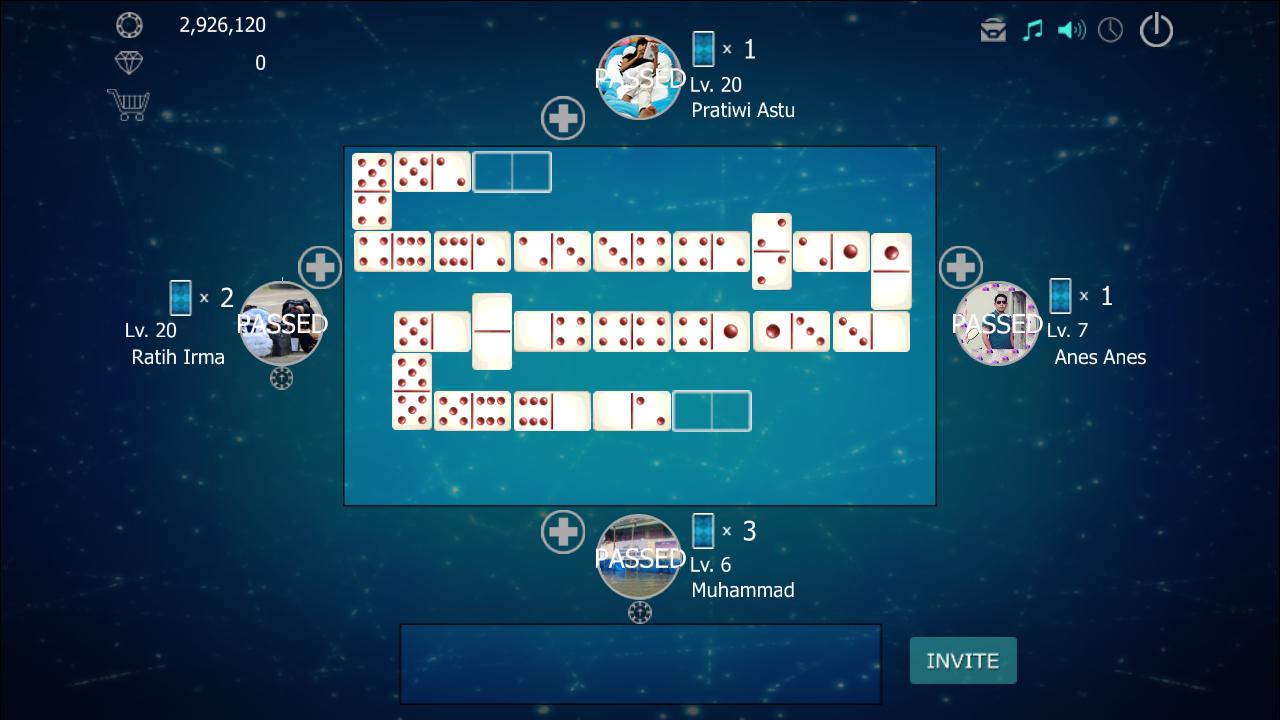
Task: Click the diamond gems icon
Action: click(129, 63)
